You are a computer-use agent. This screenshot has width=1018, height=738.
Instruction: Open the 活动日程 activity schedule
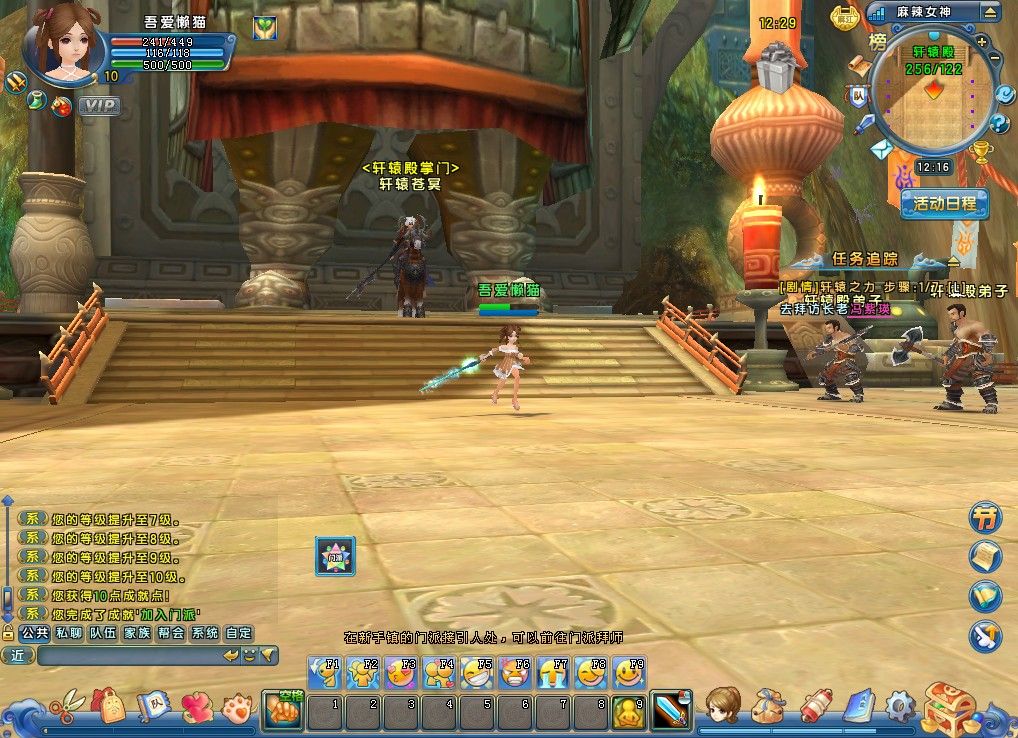click(944, 203)
